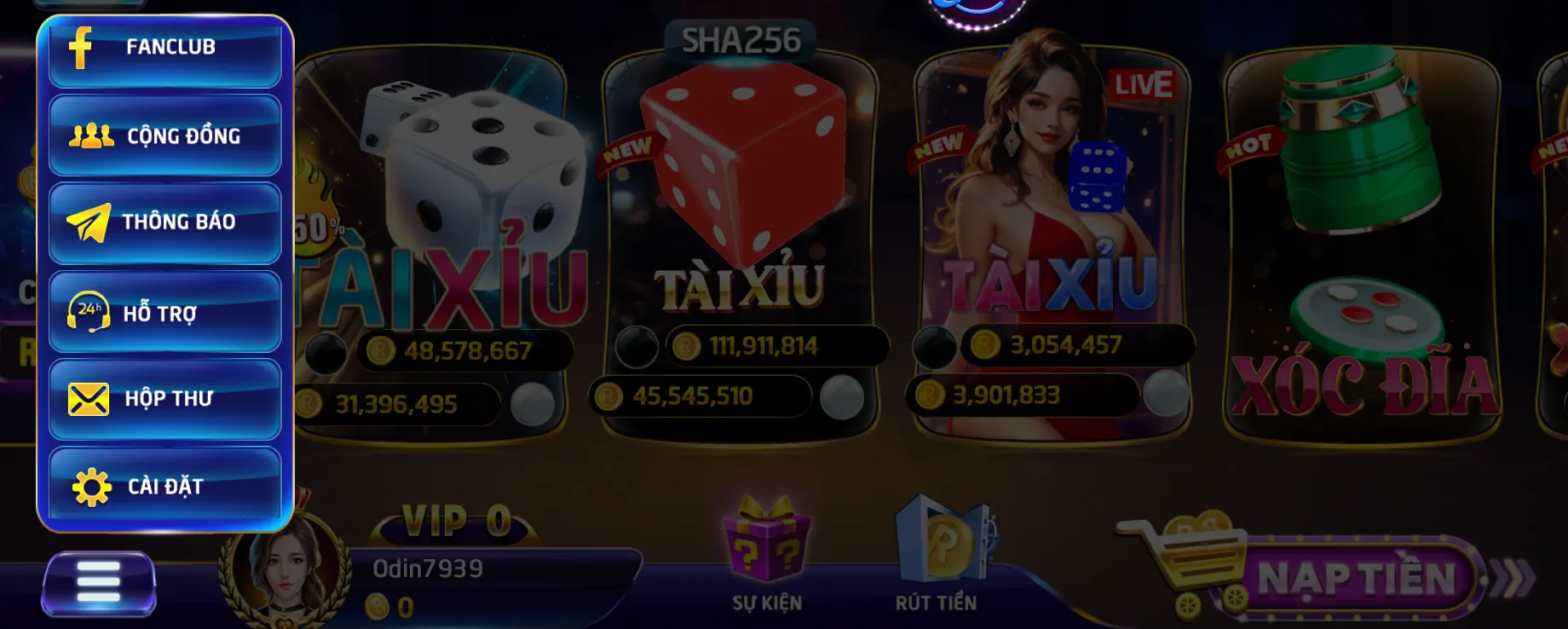The height and width of the screenshot is (629, 1568).
Task: Open Cài Đặt settings
Action: 165,486
